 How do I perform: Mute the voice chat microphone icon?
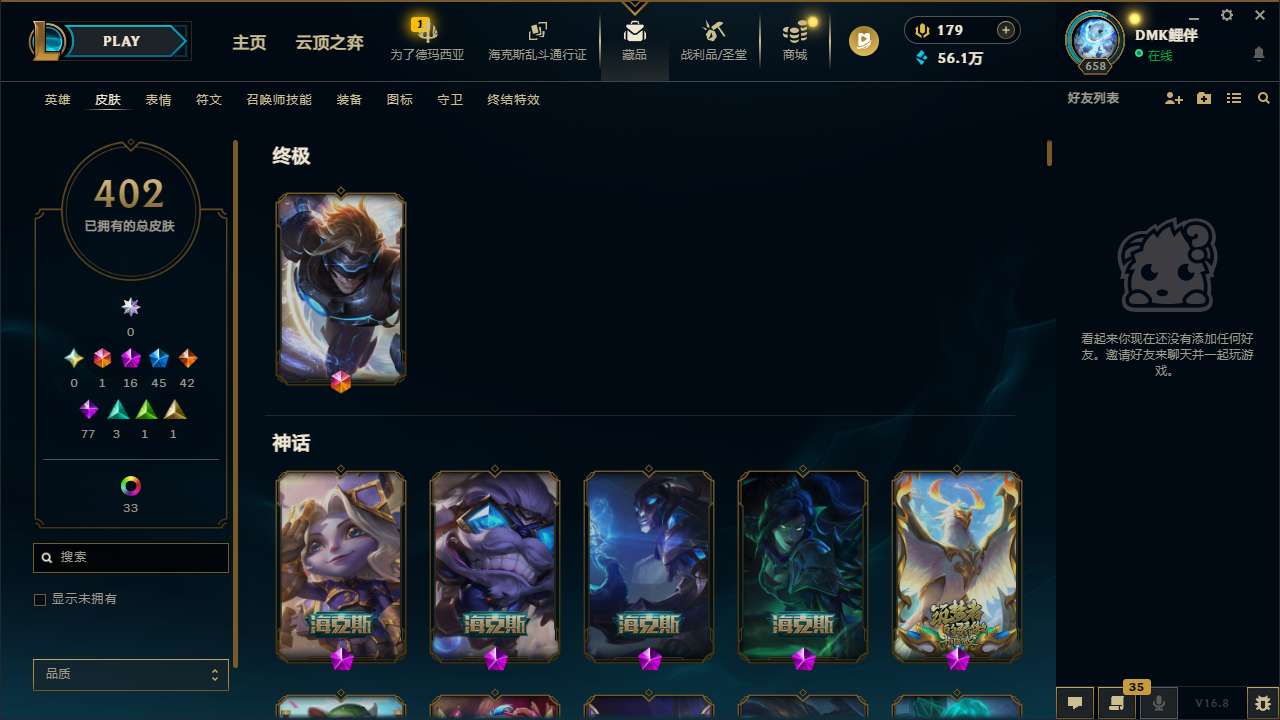pos(1159,702)
